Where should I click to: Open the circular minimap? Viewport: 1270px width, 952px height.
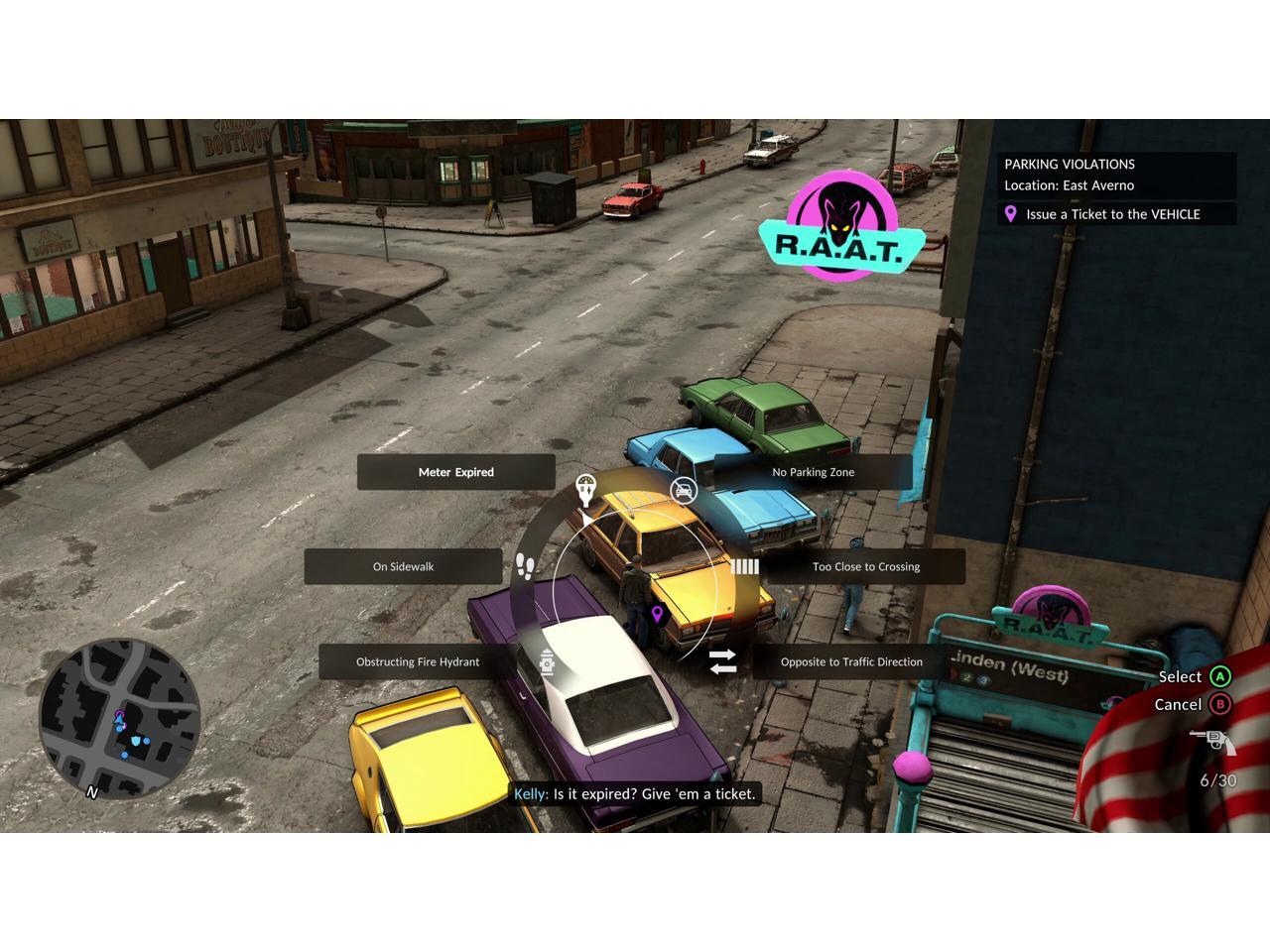[x=120, y=721]
